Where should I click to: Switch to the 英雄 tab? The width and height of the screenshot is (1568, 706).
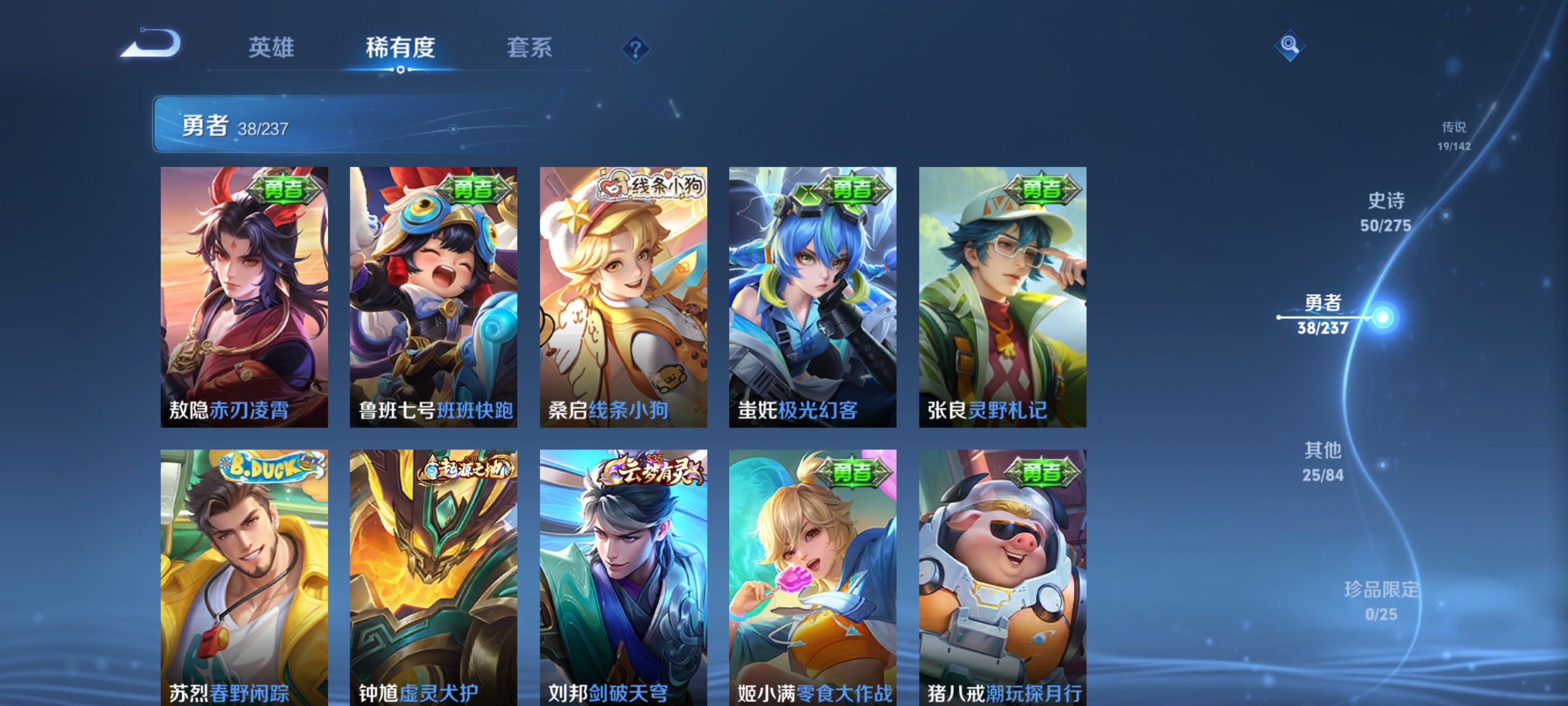click(x=272, y=50)
